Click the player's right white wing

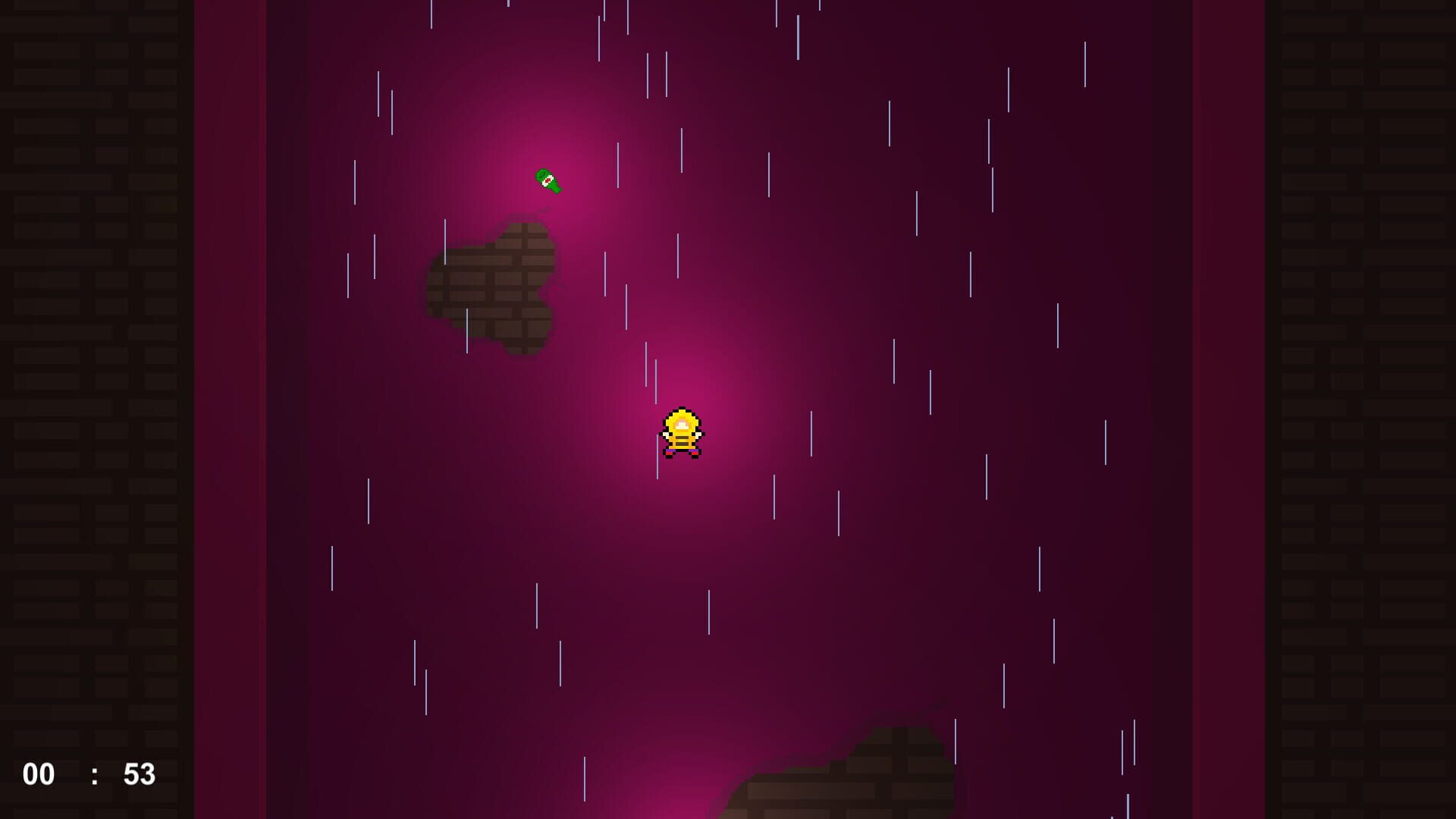click(698, 434)
